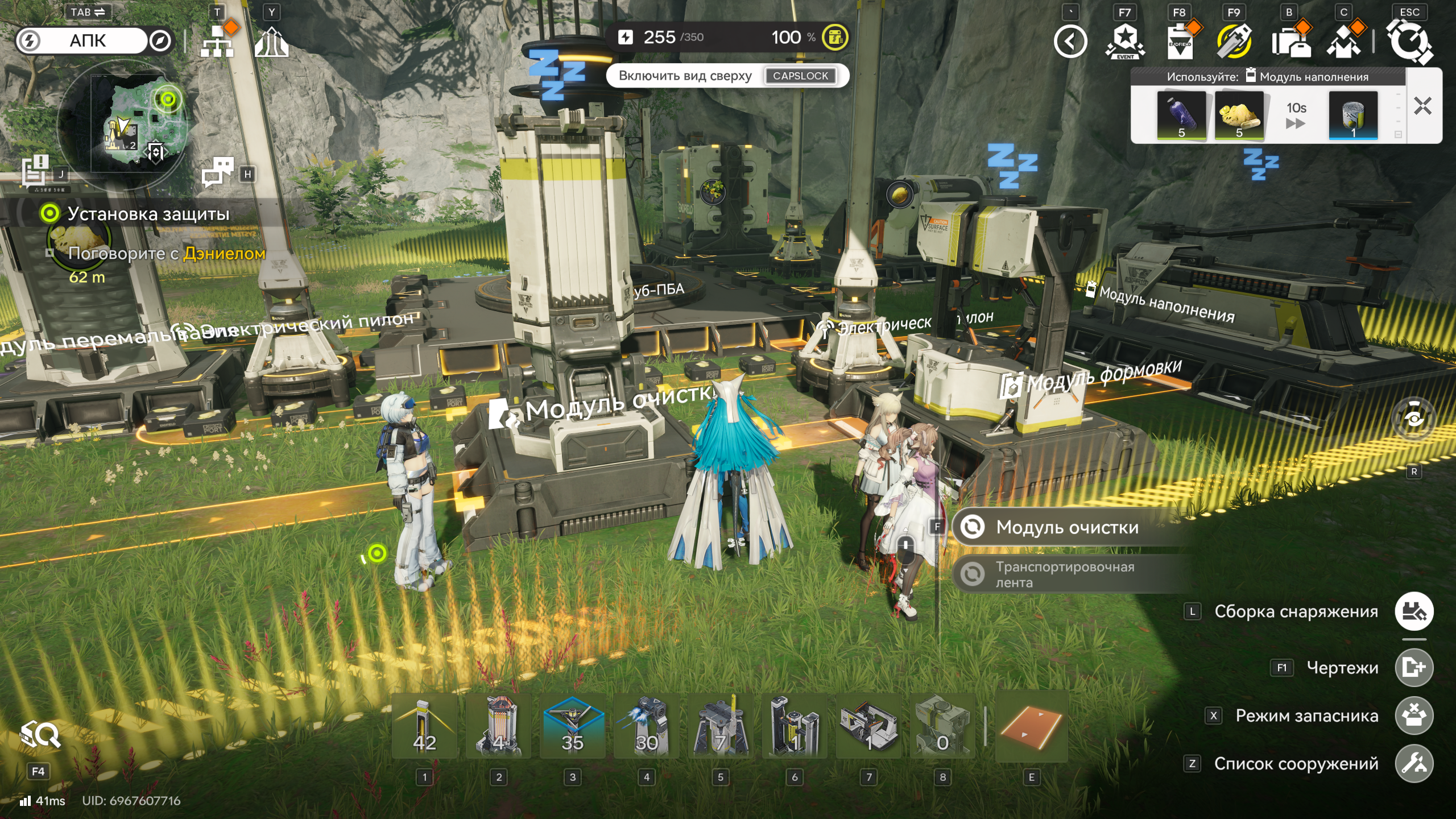Open the settings gear icon
1456x819 pixels.
1409,42
